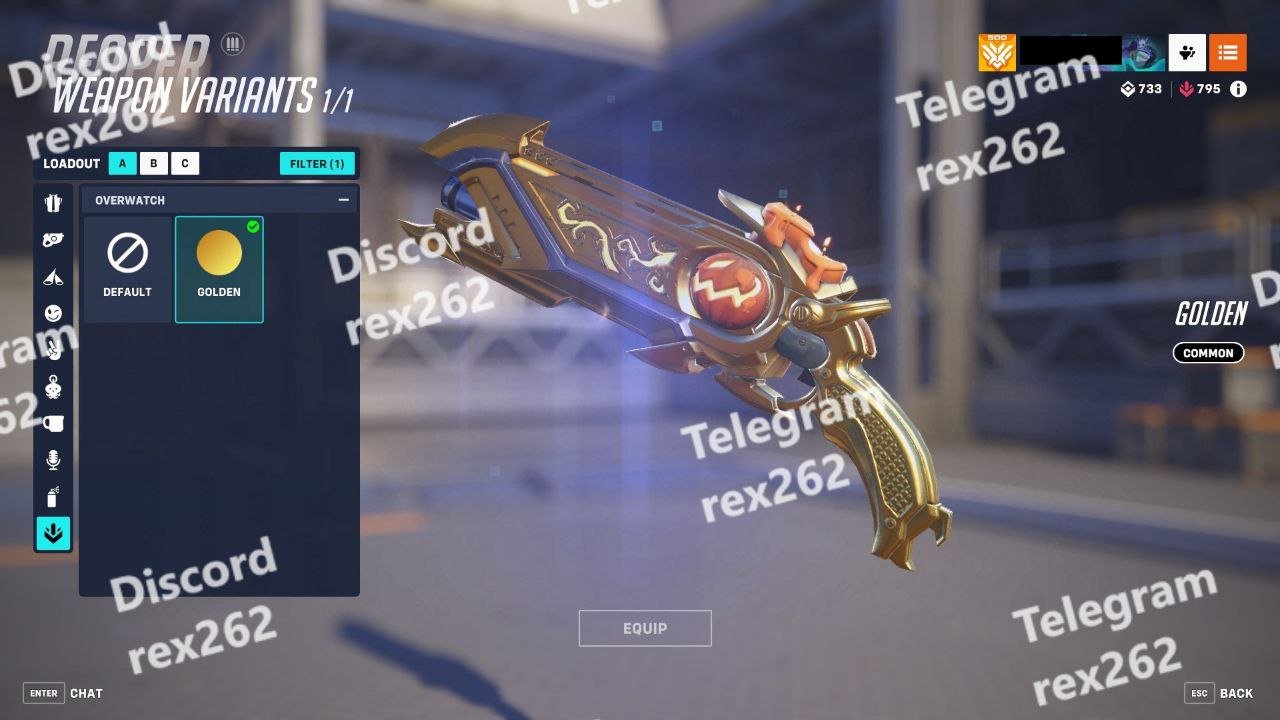Open the Filter (1) options
Screen dimensions: 1280x720
(317, 164)
